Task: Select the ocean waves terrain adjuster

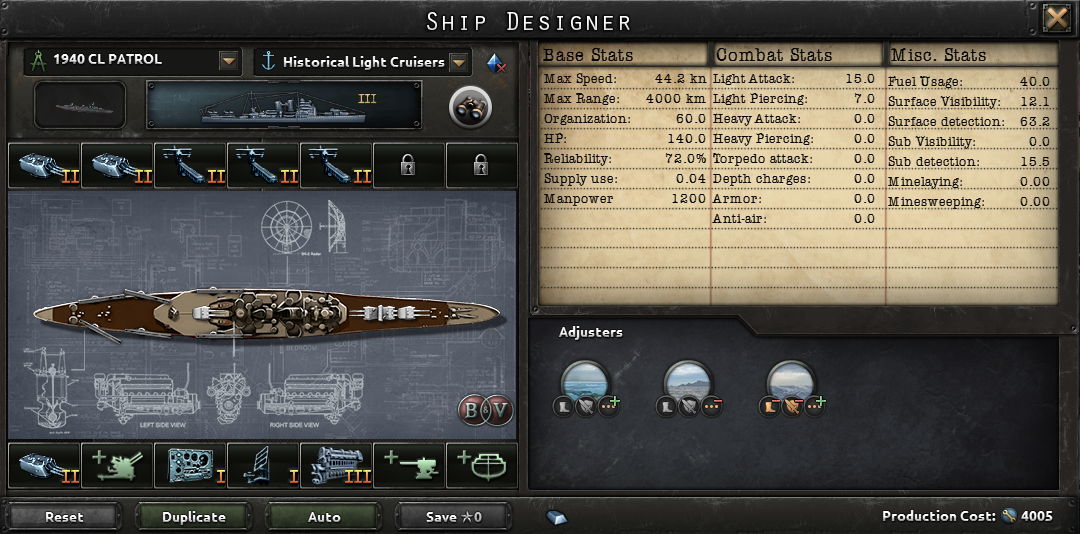Action: 587,384
